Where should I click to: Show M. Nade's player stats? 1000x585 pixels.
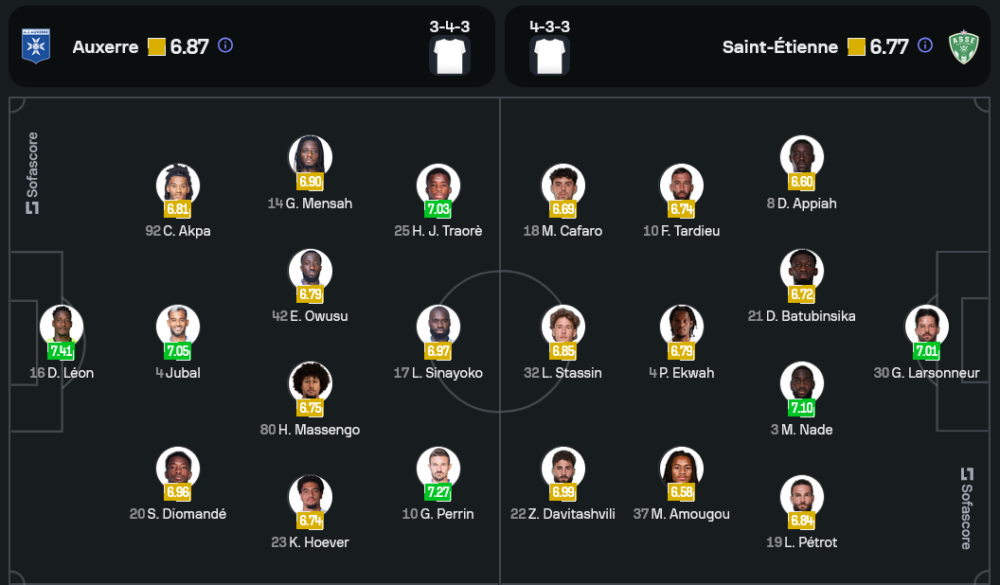point(802,384)
